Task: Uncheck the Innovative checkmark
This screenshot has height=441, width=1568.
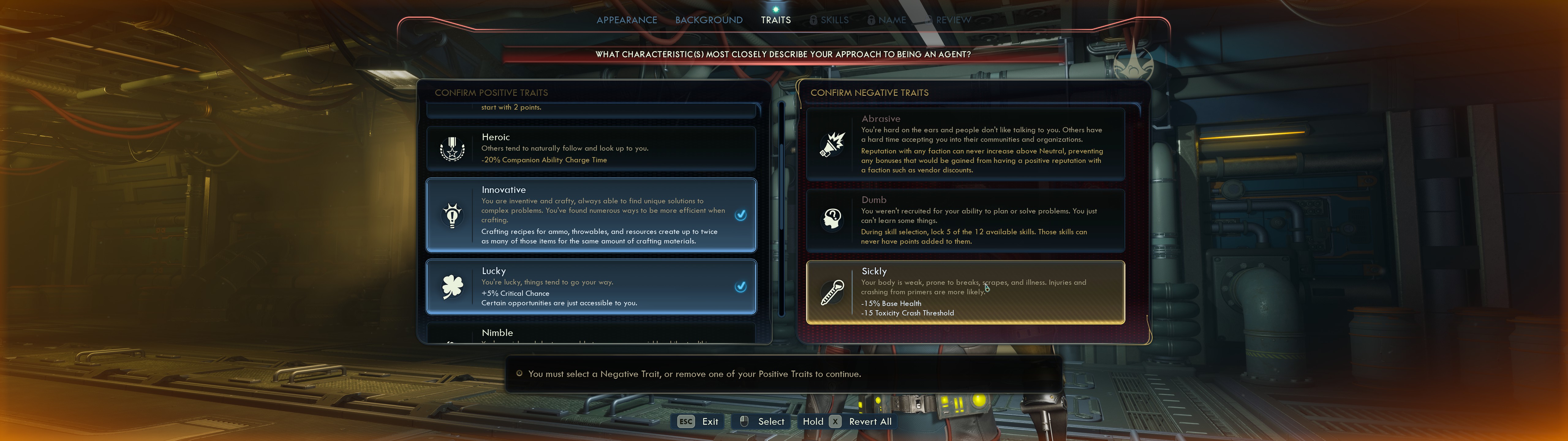Action: 741,215
